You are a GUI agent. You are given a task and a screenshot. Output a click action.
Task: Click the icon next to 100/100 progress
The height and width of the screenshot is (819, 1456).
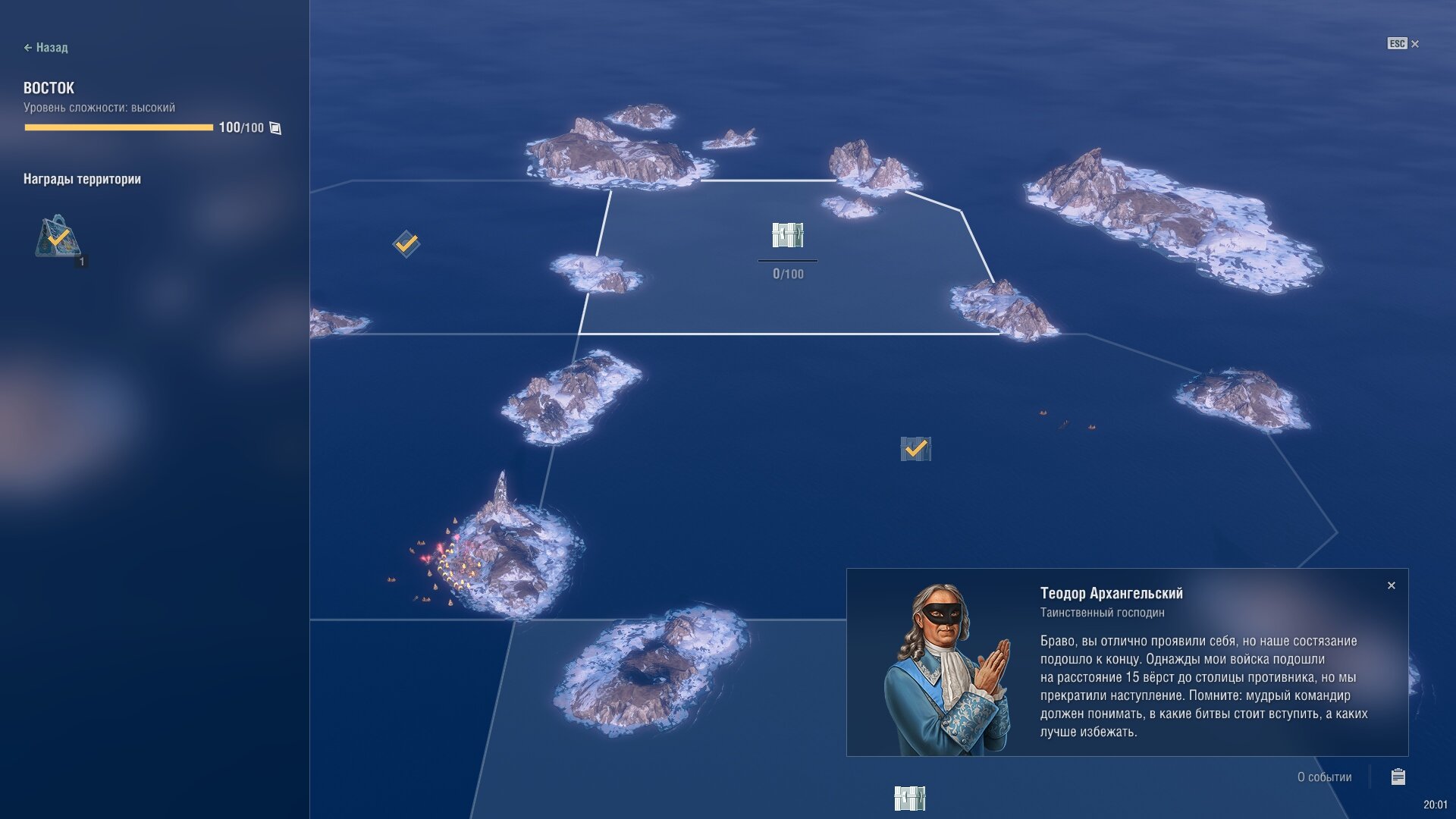[x=275, y=128]
